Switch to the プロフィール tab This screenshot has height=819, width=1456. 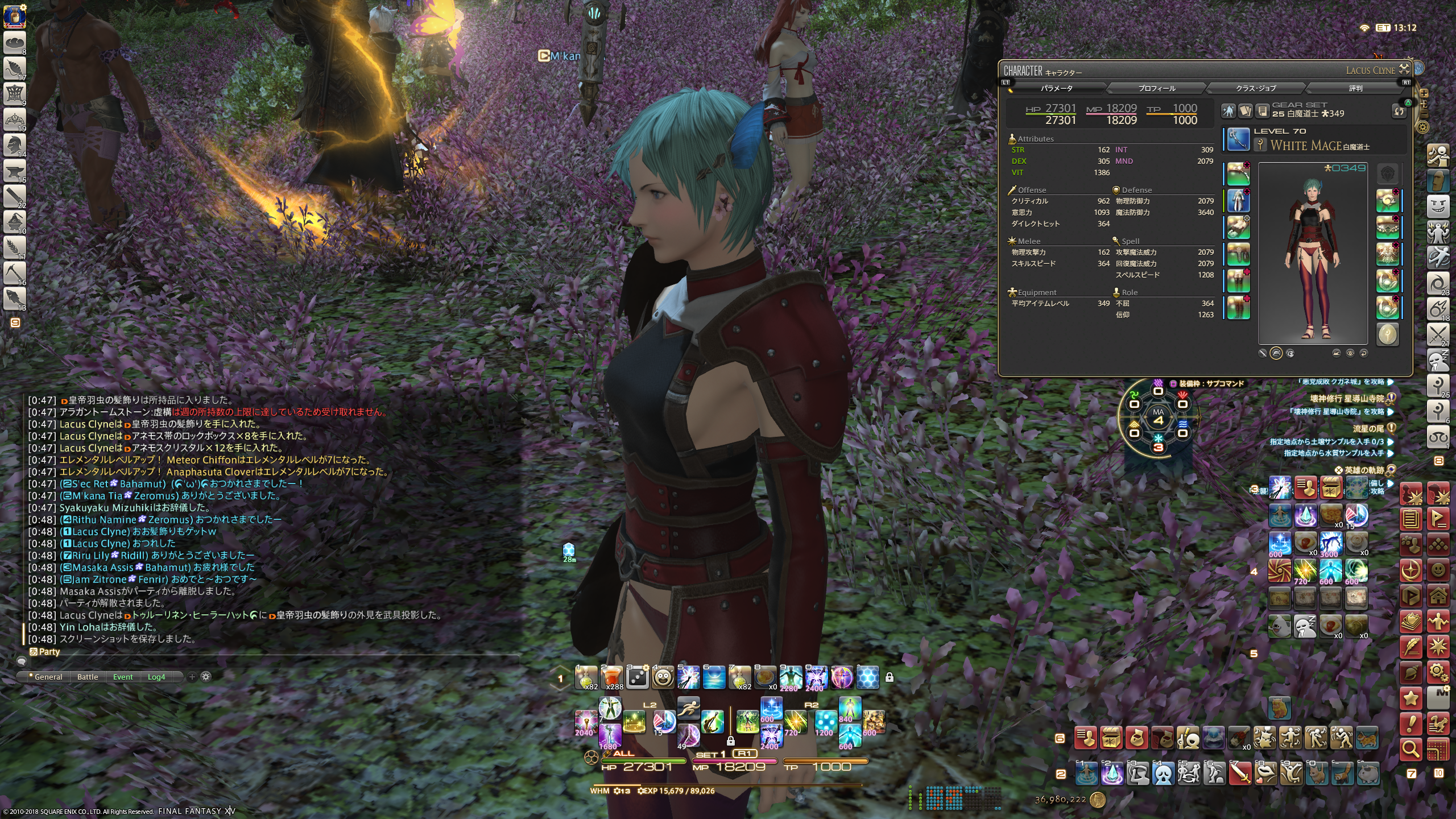click(x=1156, y=88)
